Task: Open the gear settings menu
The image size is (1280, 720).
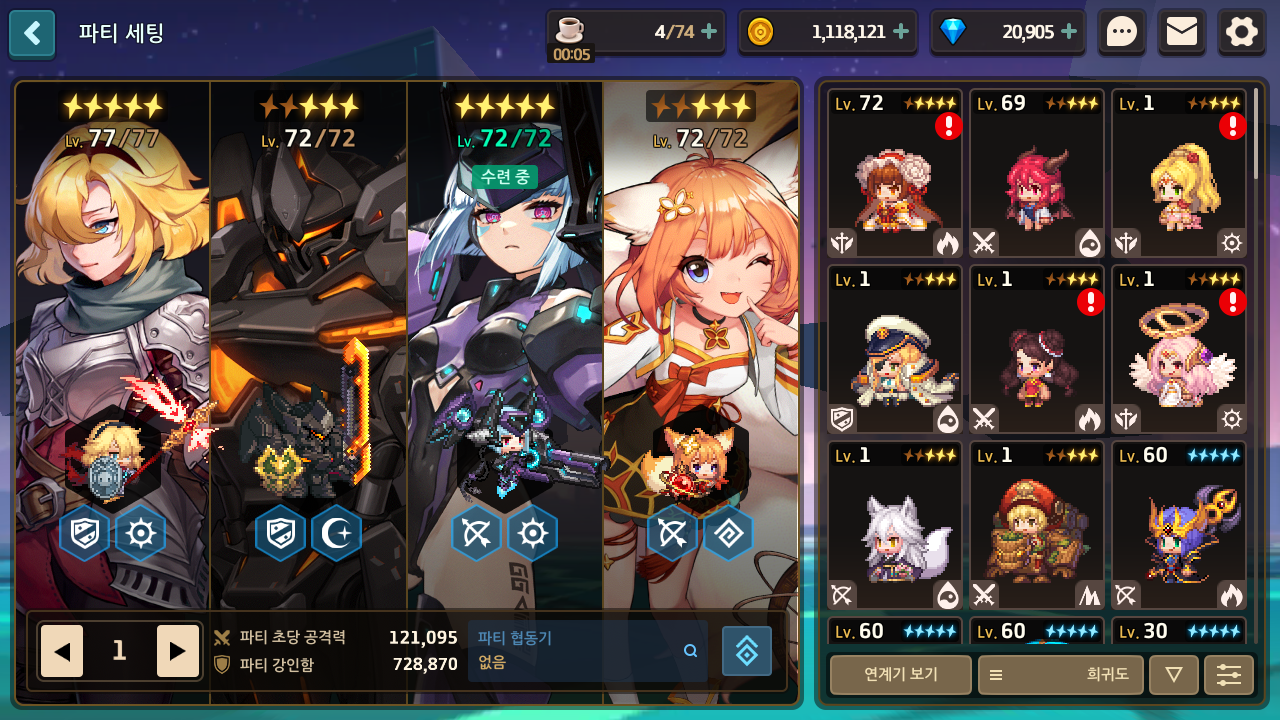Action: click(x=1242, y=33)
